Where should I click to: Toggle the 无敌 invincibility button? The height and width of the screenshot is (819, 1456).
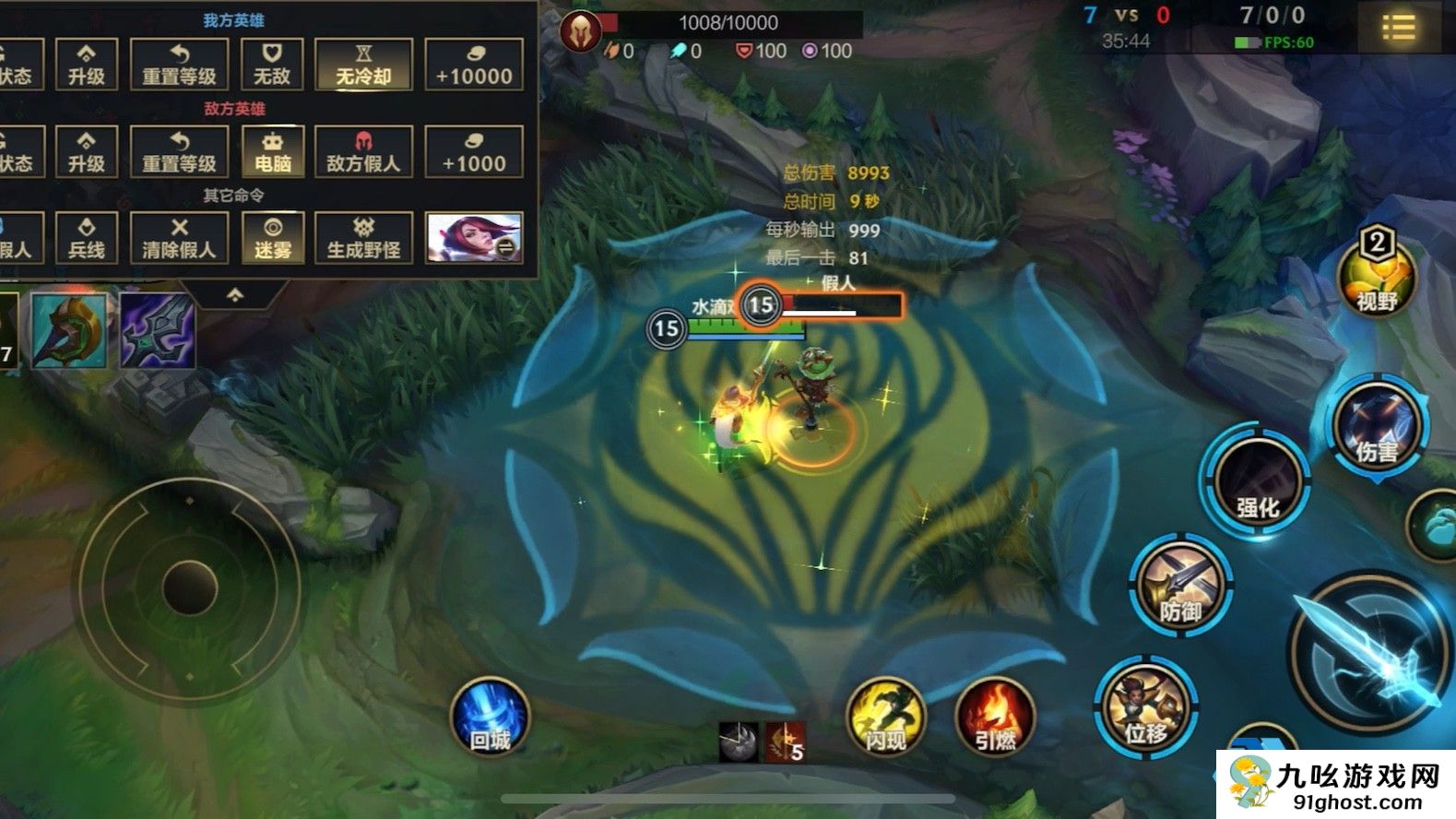pyautogui.click(x=272, y=64)
